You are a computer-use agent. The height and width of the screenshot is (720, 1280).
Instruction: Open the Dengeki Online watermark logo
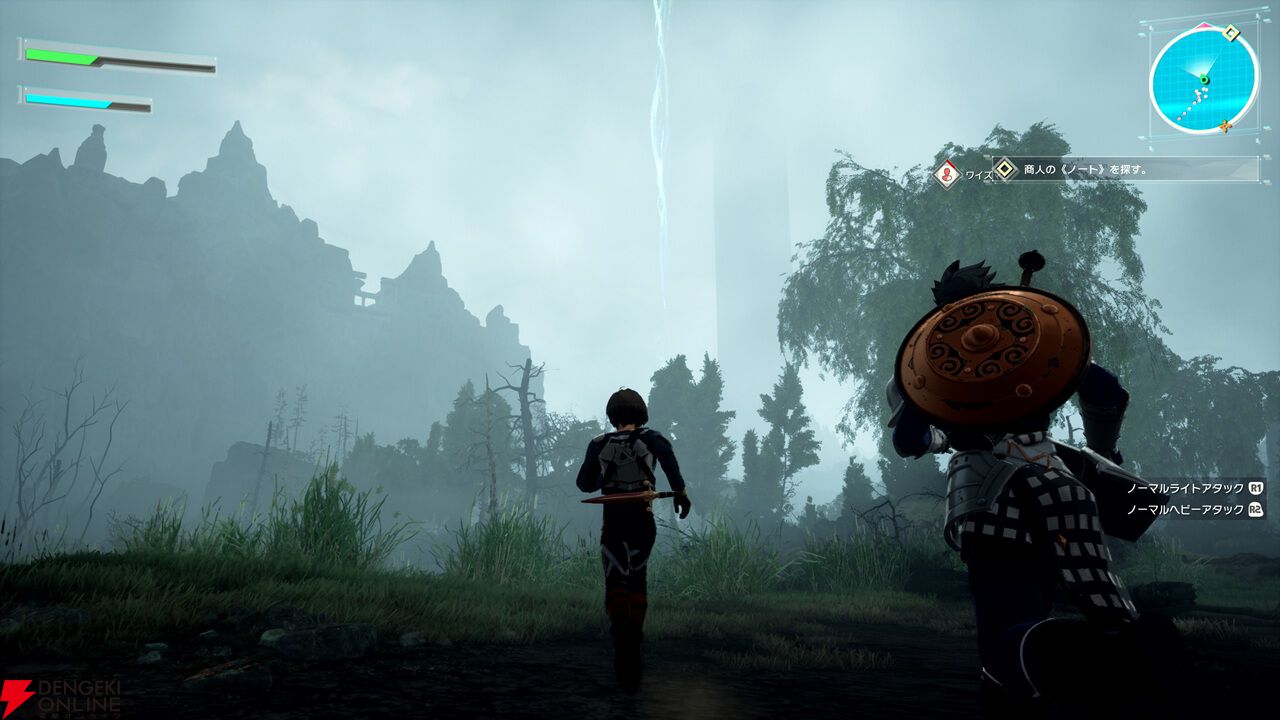click(x=60, y=696)
